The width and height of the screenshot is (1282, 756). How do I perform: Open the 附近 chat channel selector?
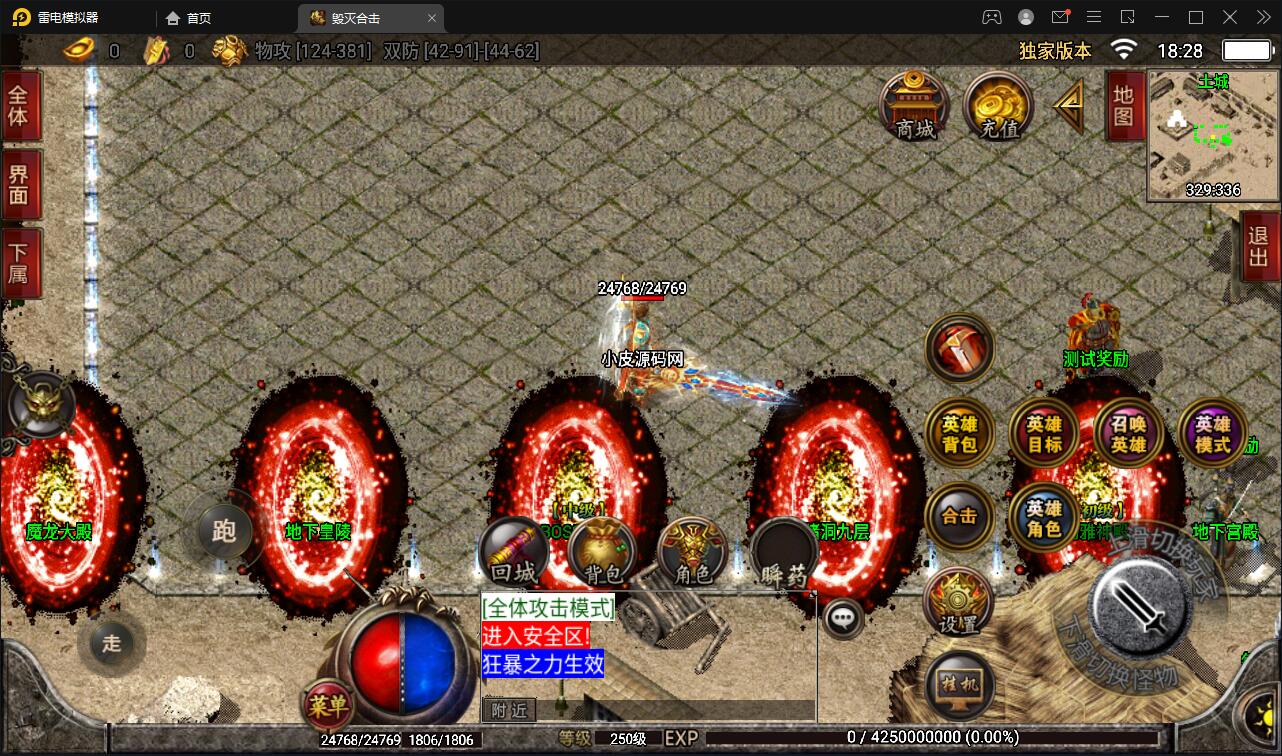[x=508, y=709]
